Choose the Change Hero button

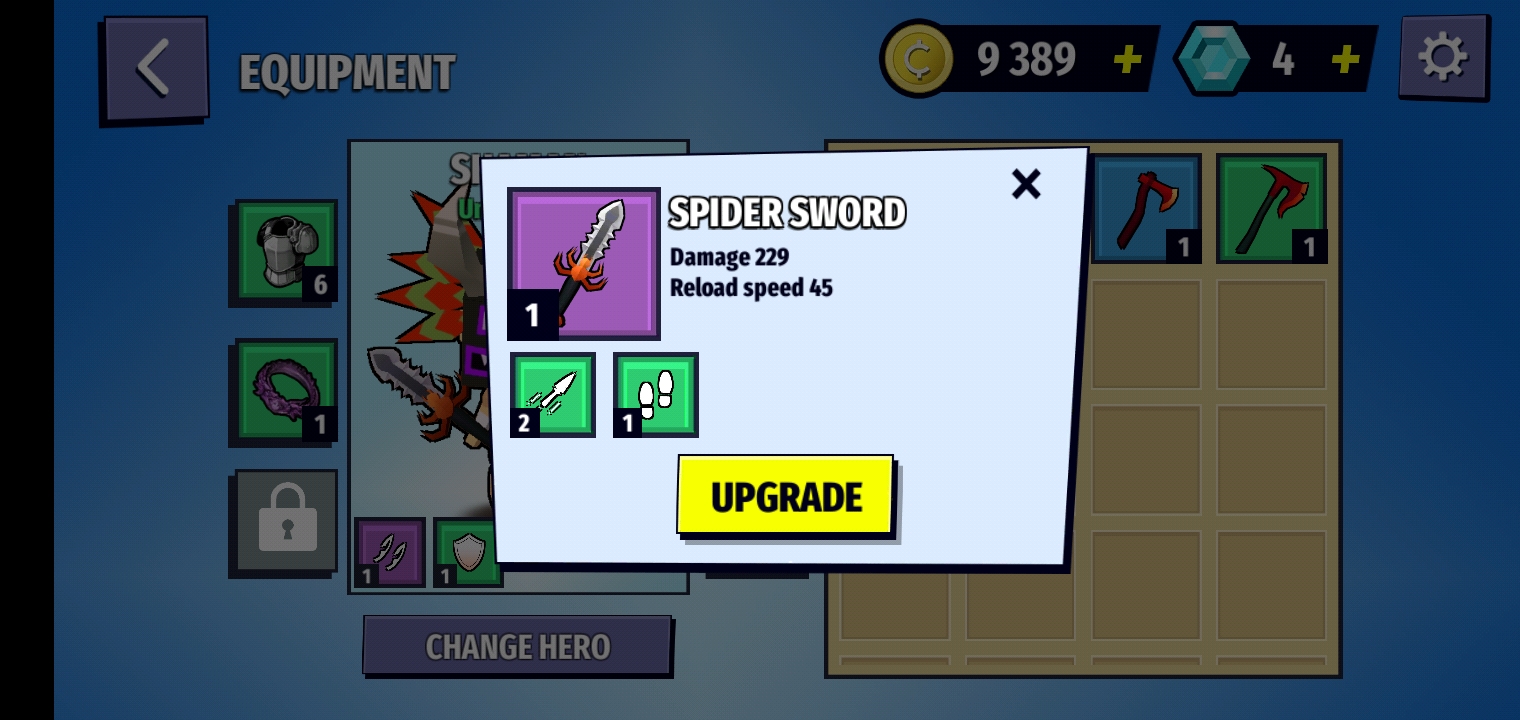[516, 646]
